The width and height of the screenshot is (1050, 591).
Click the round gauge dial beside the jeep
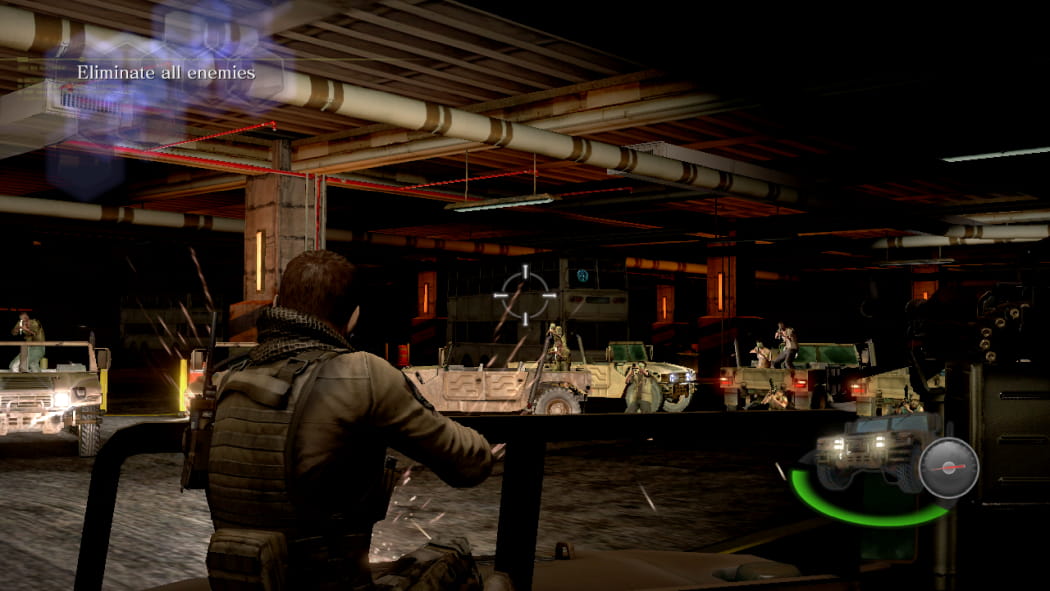(x=948, y=467)
